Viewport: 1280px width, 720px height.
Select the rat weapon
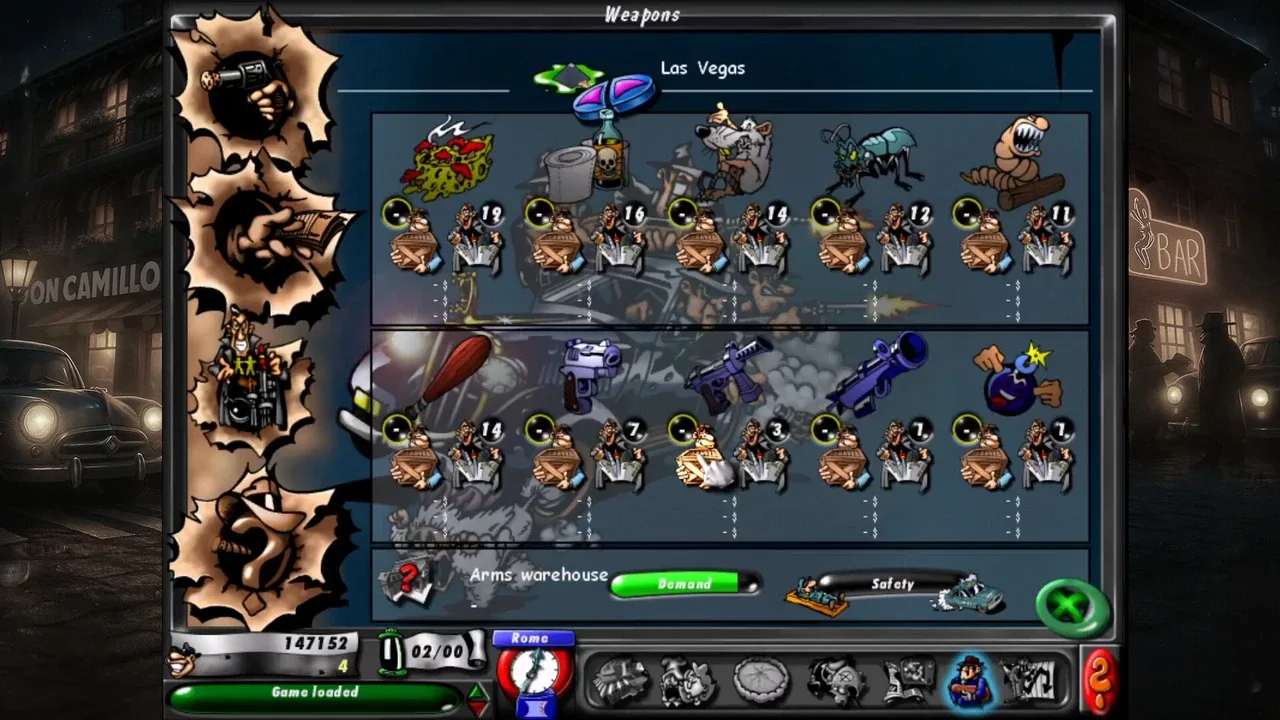(735, 150)
